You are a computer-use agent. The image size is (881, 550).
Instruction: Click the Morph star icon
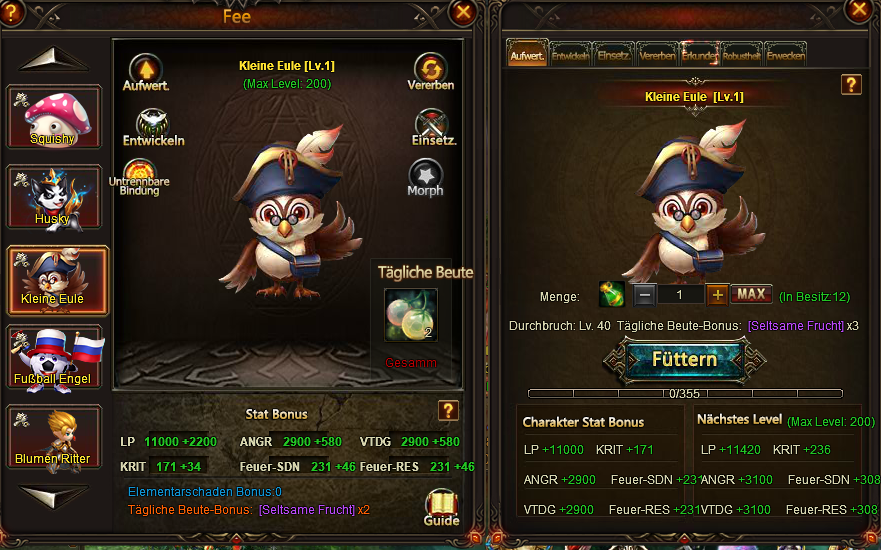click(425, 177)
